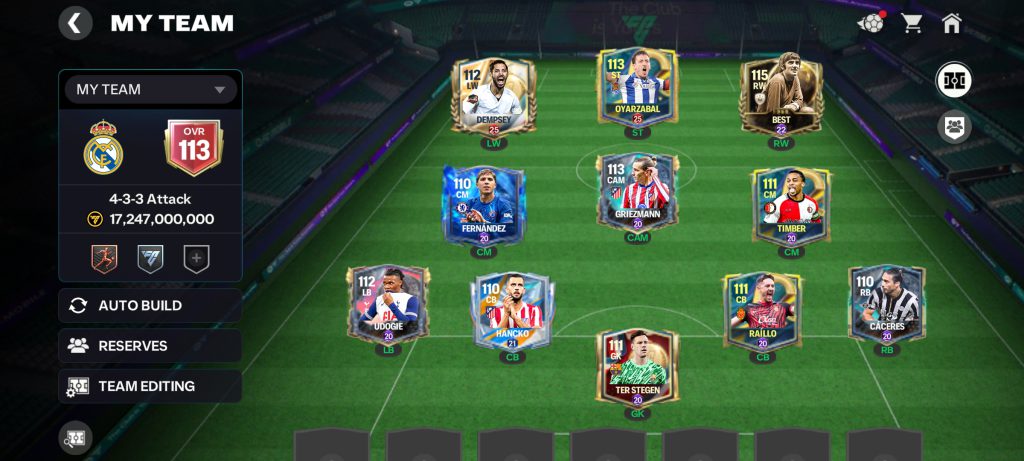Select the Ter Stegen goalkeeper card
The image size is (1024, 461).
point(637,368)
